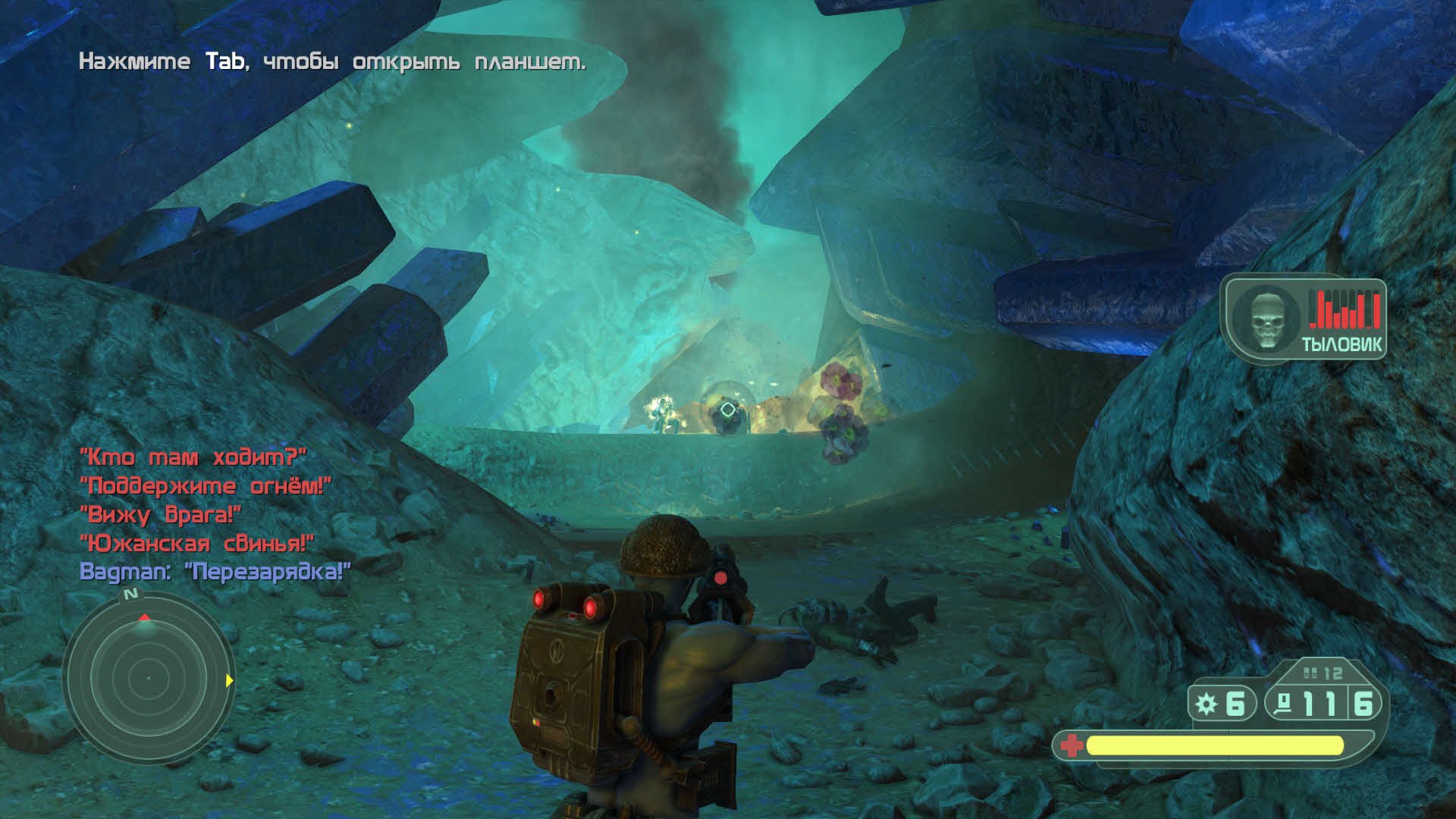This screenshot has height=819, width=1456.
Task: Click the red medical cross icon
Action: pyautogui.click(x=1071, y=745)
